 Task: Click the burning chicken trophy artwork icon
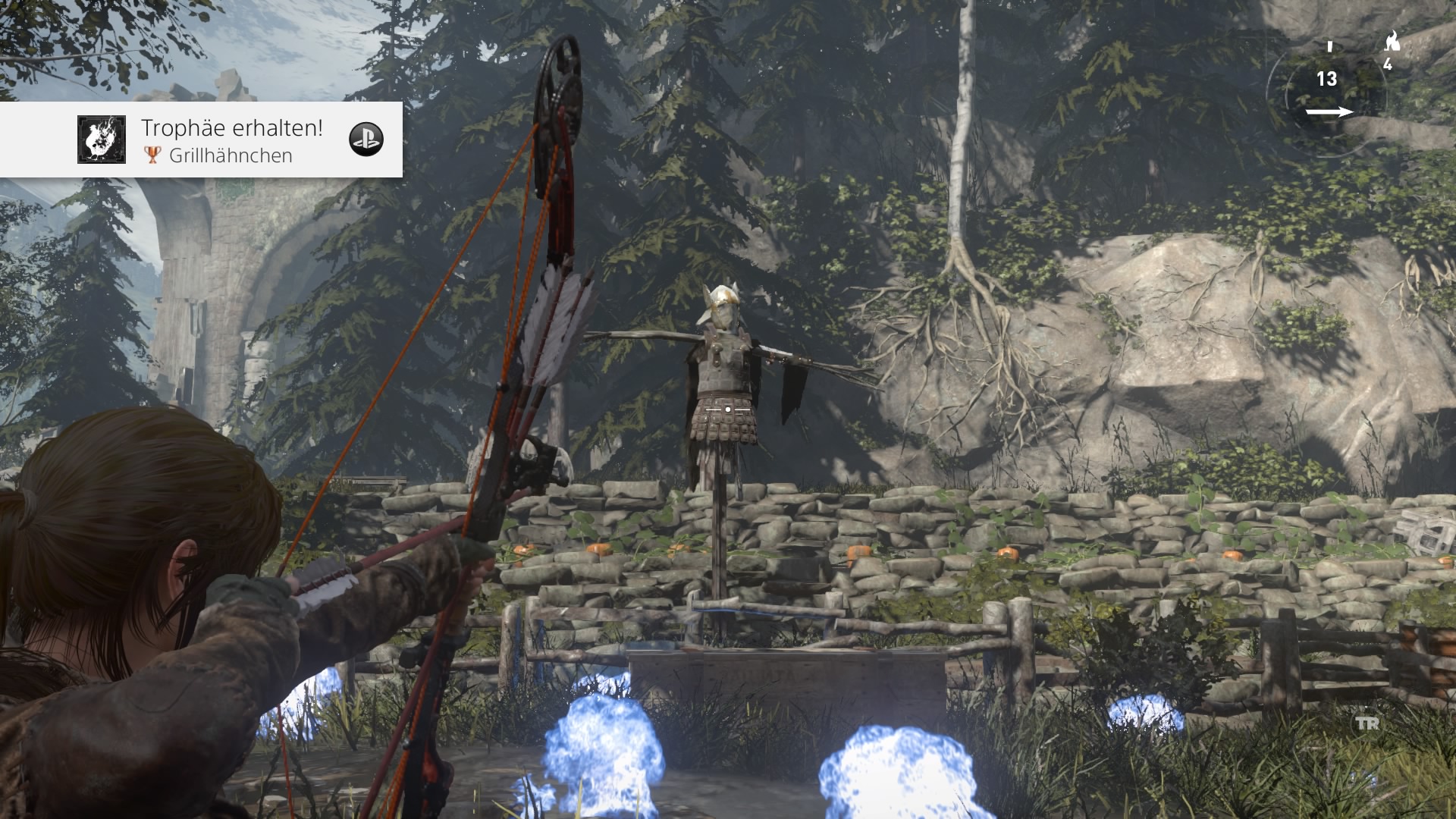coord(102,140)
